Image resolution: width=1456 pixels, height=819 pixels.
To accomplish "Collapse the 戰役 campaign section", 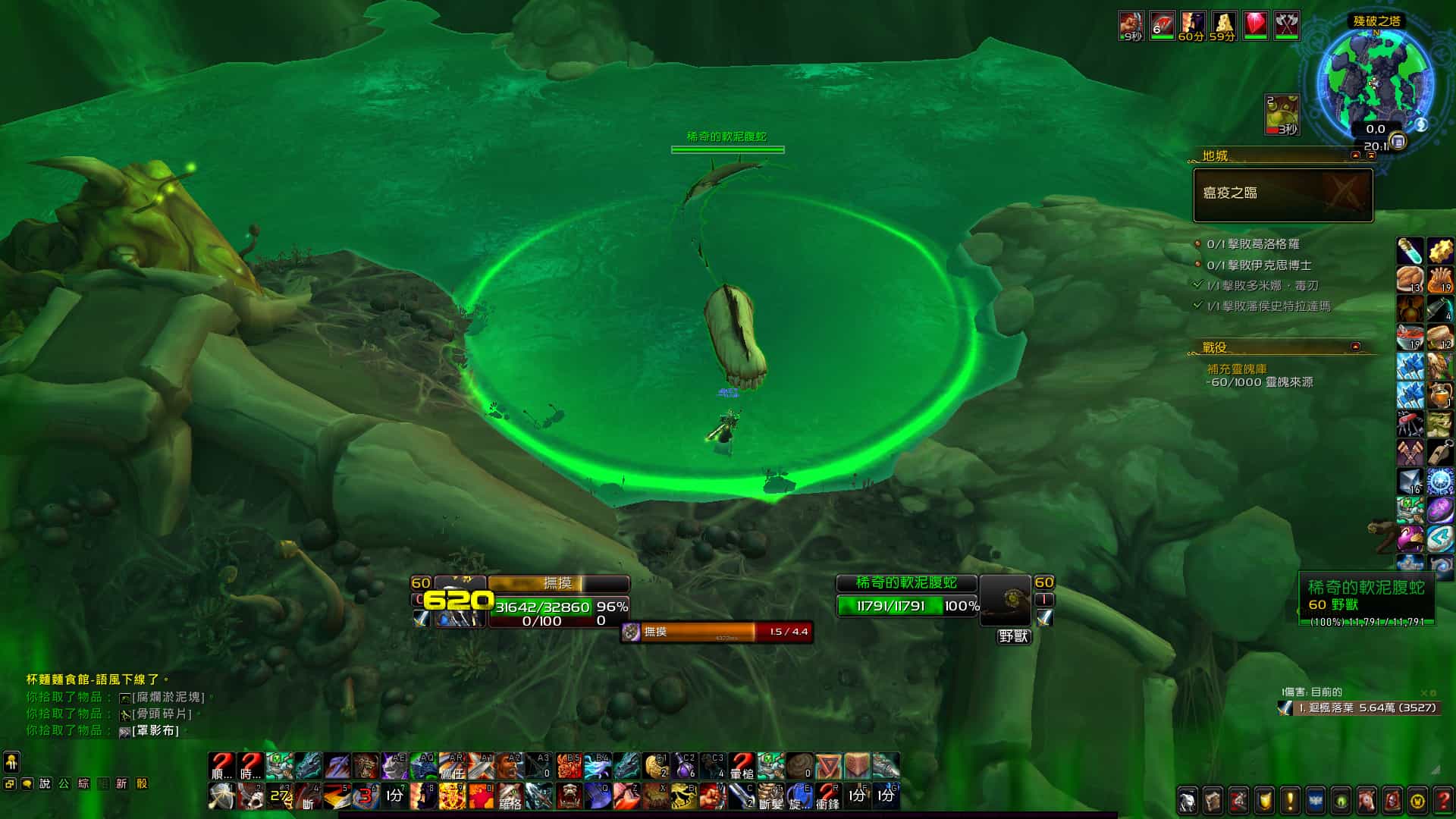I will click(1355, 347).
